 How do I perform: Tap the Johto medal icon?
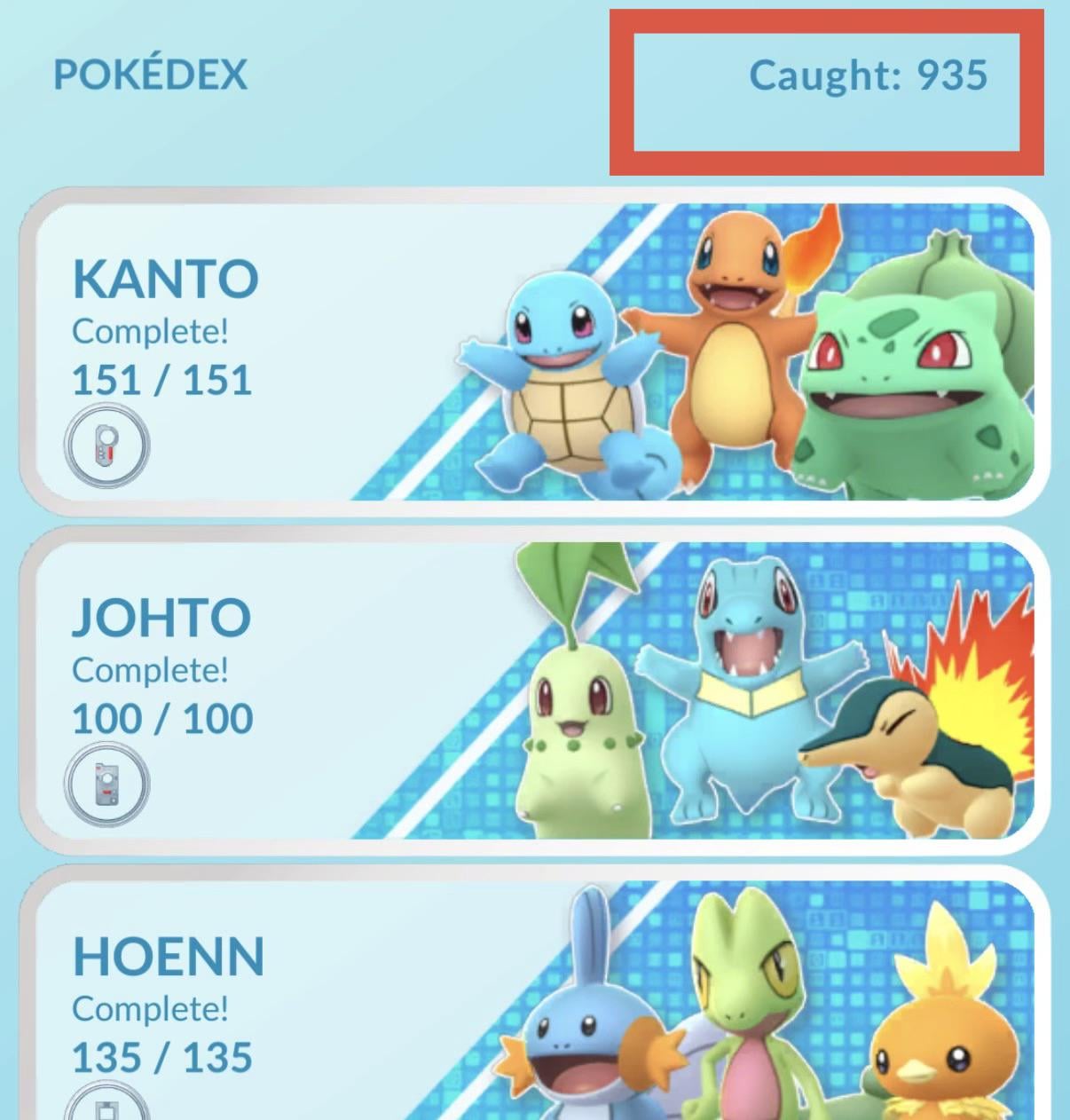coord(107,785)
